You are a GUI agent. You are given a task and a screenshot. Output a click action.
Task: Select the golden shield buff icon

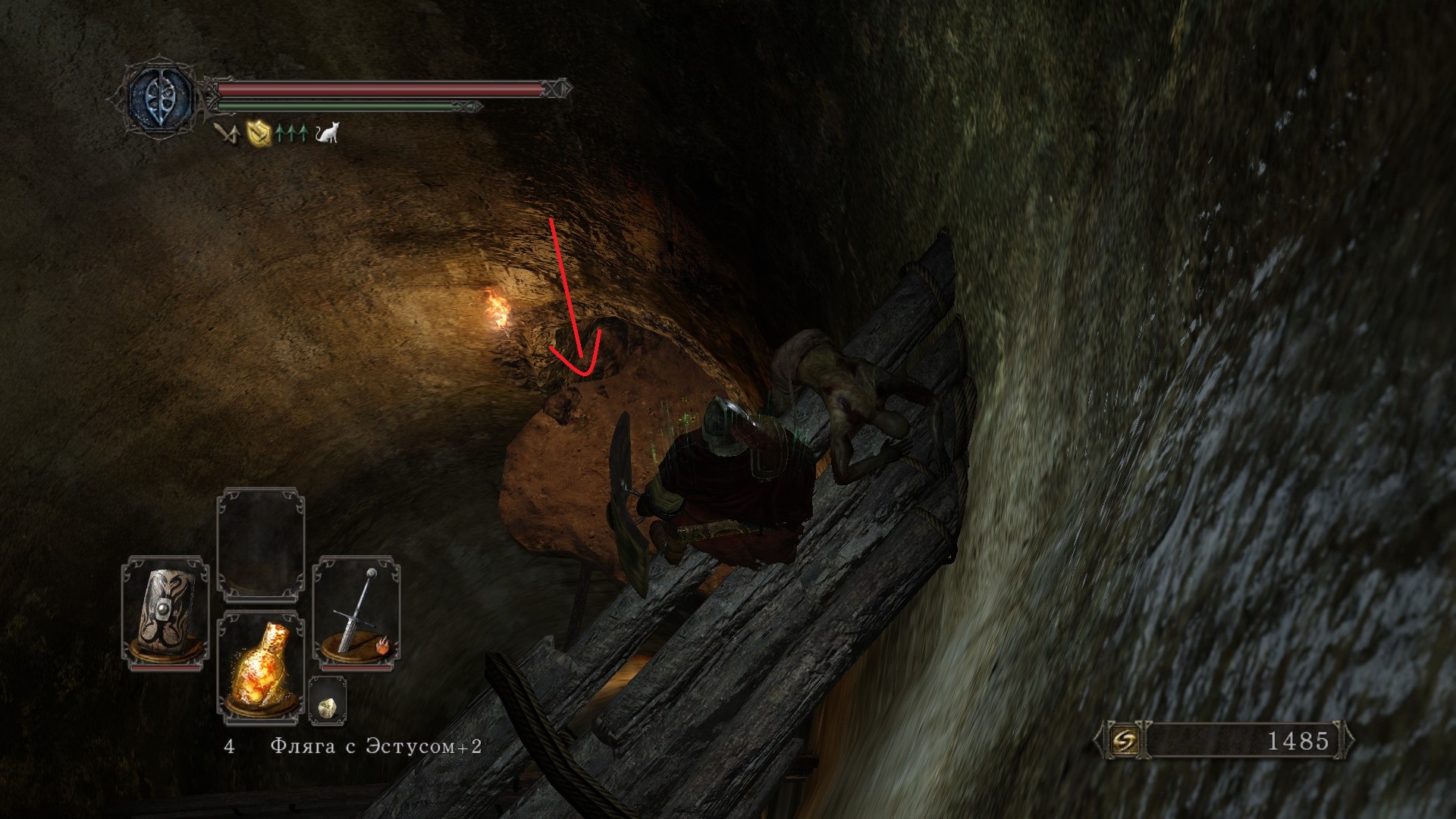coord(260,134)
